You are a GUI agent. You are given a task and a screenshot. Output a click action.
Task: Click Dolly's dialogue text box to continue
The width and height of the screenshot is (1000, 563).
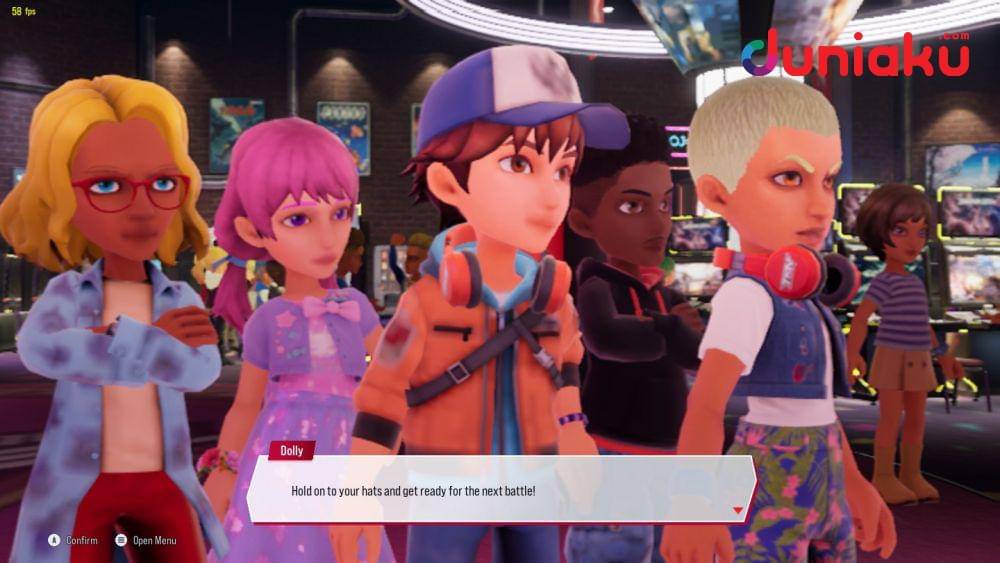pyautogui.click(x=500, y=490)
